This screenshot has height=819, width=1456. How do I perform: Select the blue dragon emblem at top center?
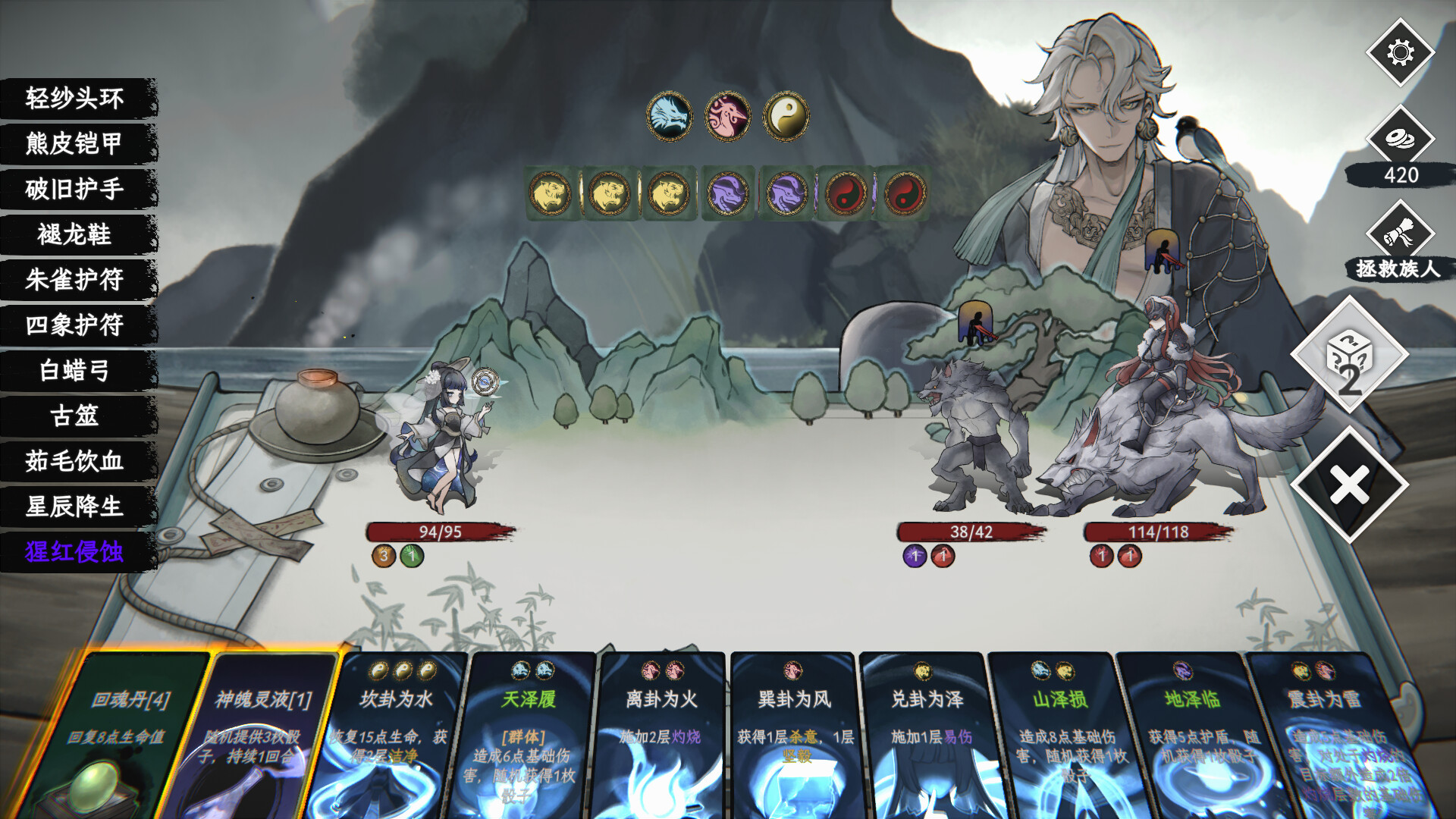click(669, 115)
